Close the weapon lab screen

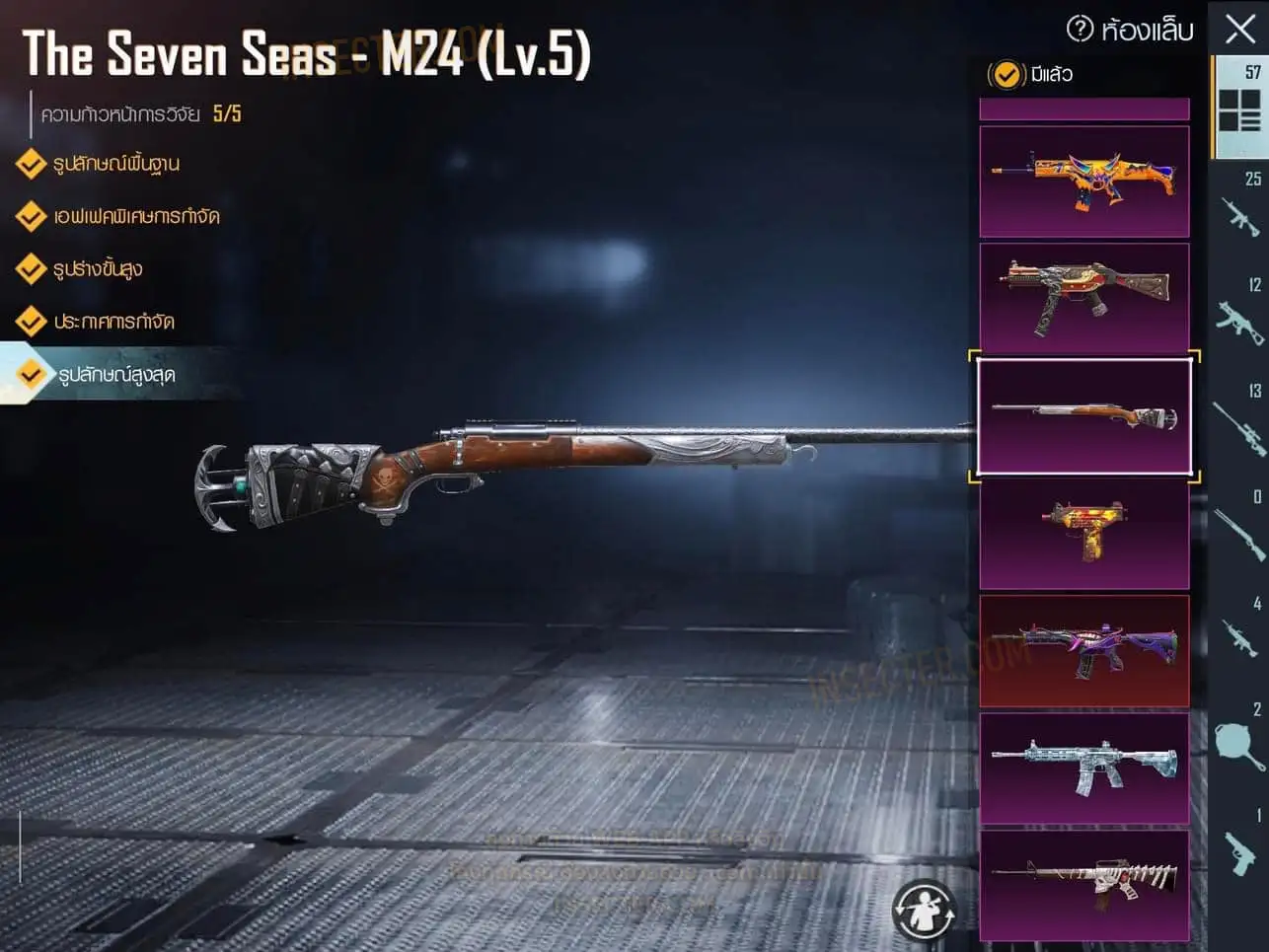[1239, 29]
